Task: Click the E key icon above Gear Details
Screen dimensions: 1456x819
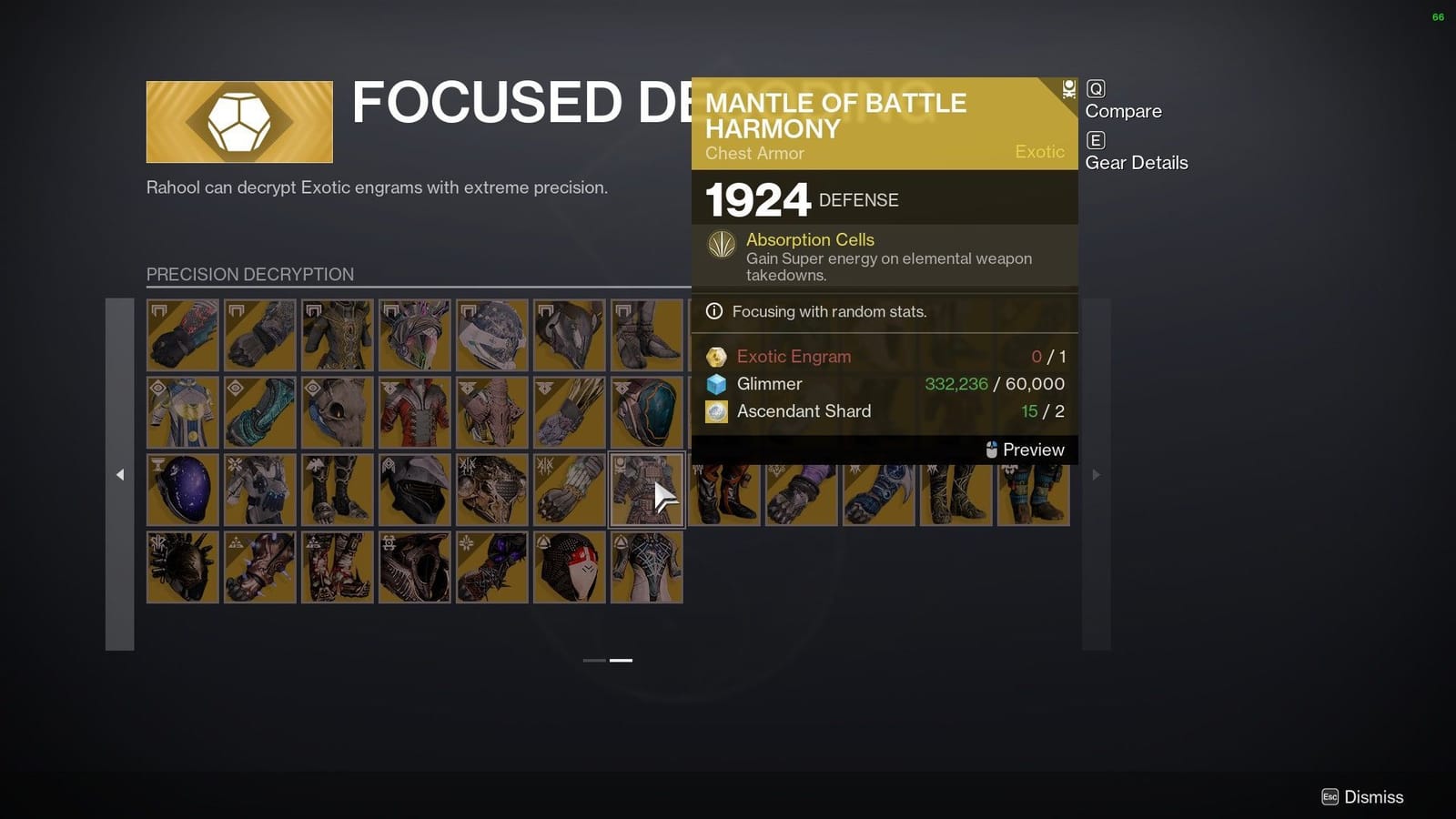Action: tap(1096, 140)
